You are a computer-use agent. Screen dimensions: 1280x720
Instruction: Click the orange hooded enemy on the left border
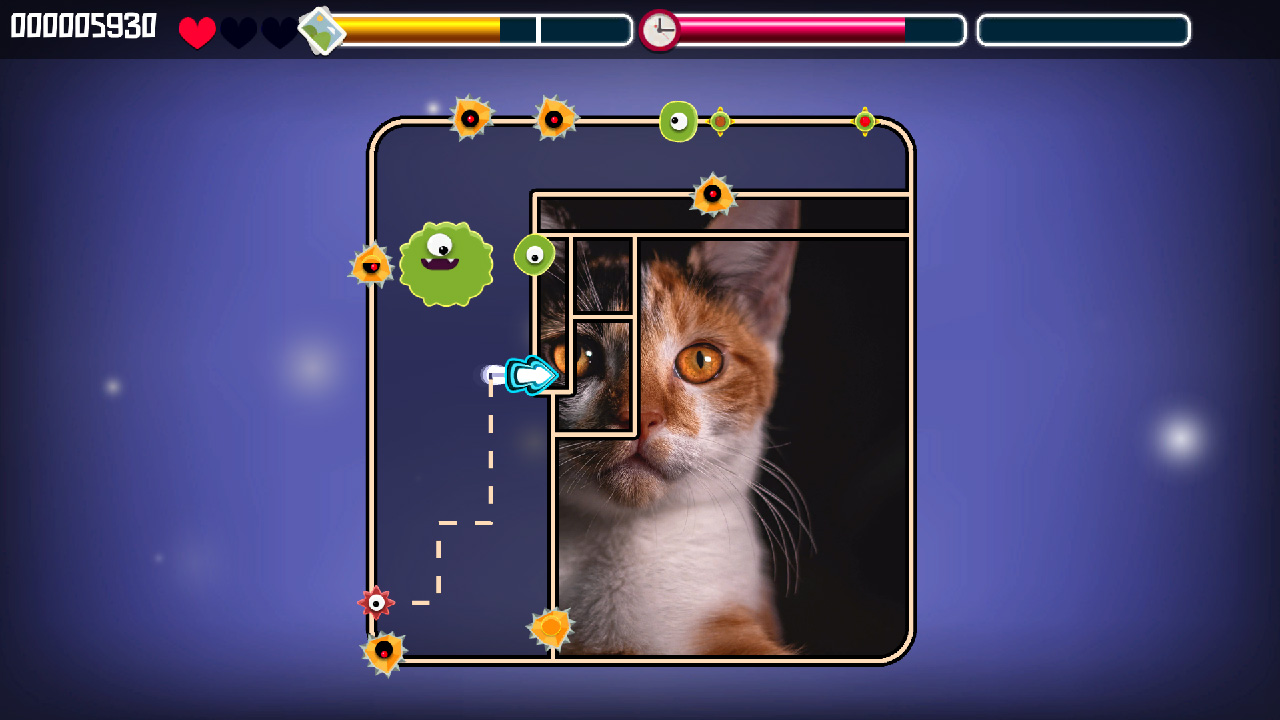372,265
